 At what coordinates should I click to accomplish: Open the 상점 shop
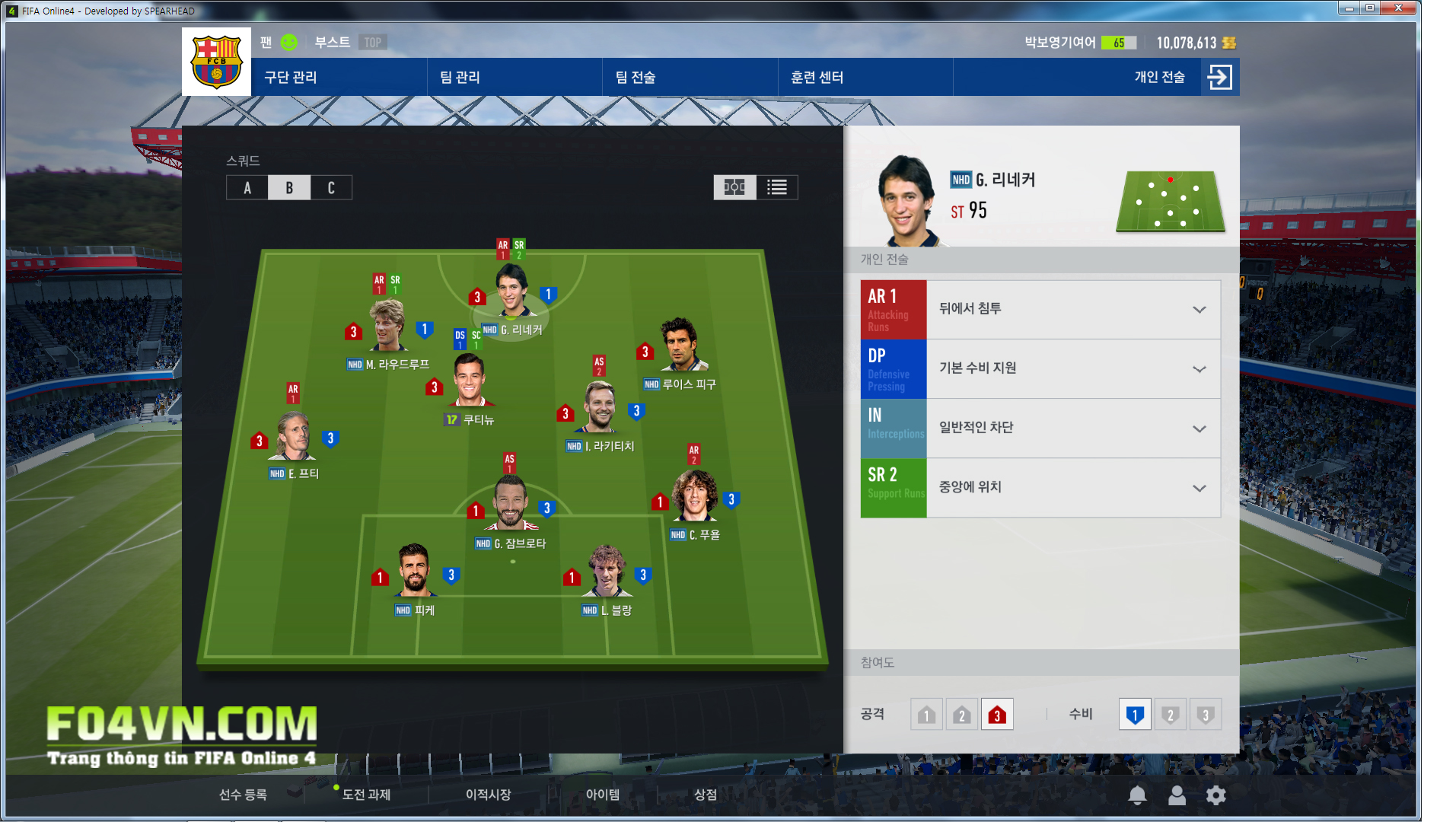(x=705, y=795)
